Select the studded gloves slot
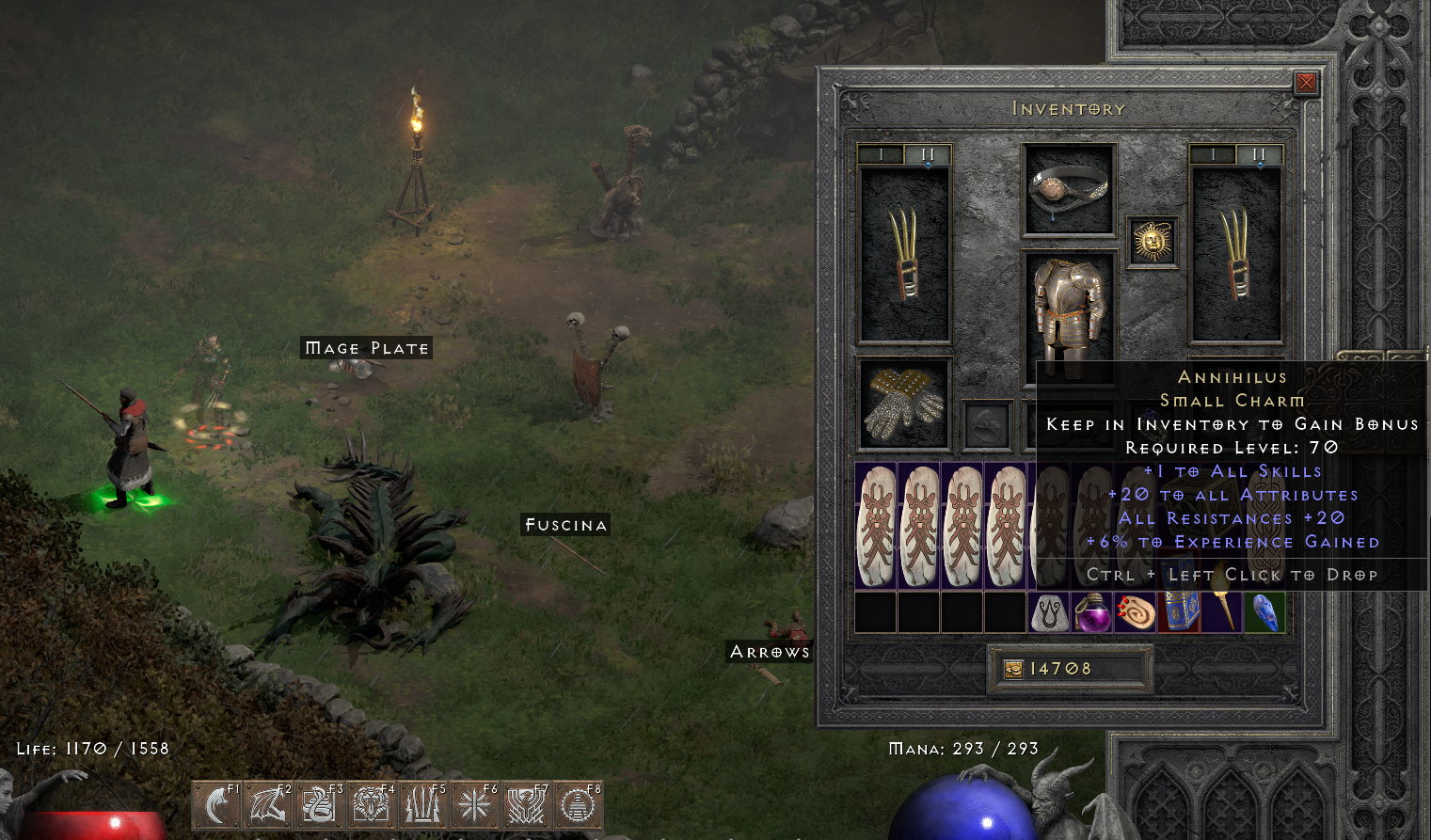Image resolution: width=1431 pixels, height=840 pixels. coord(904,404)
